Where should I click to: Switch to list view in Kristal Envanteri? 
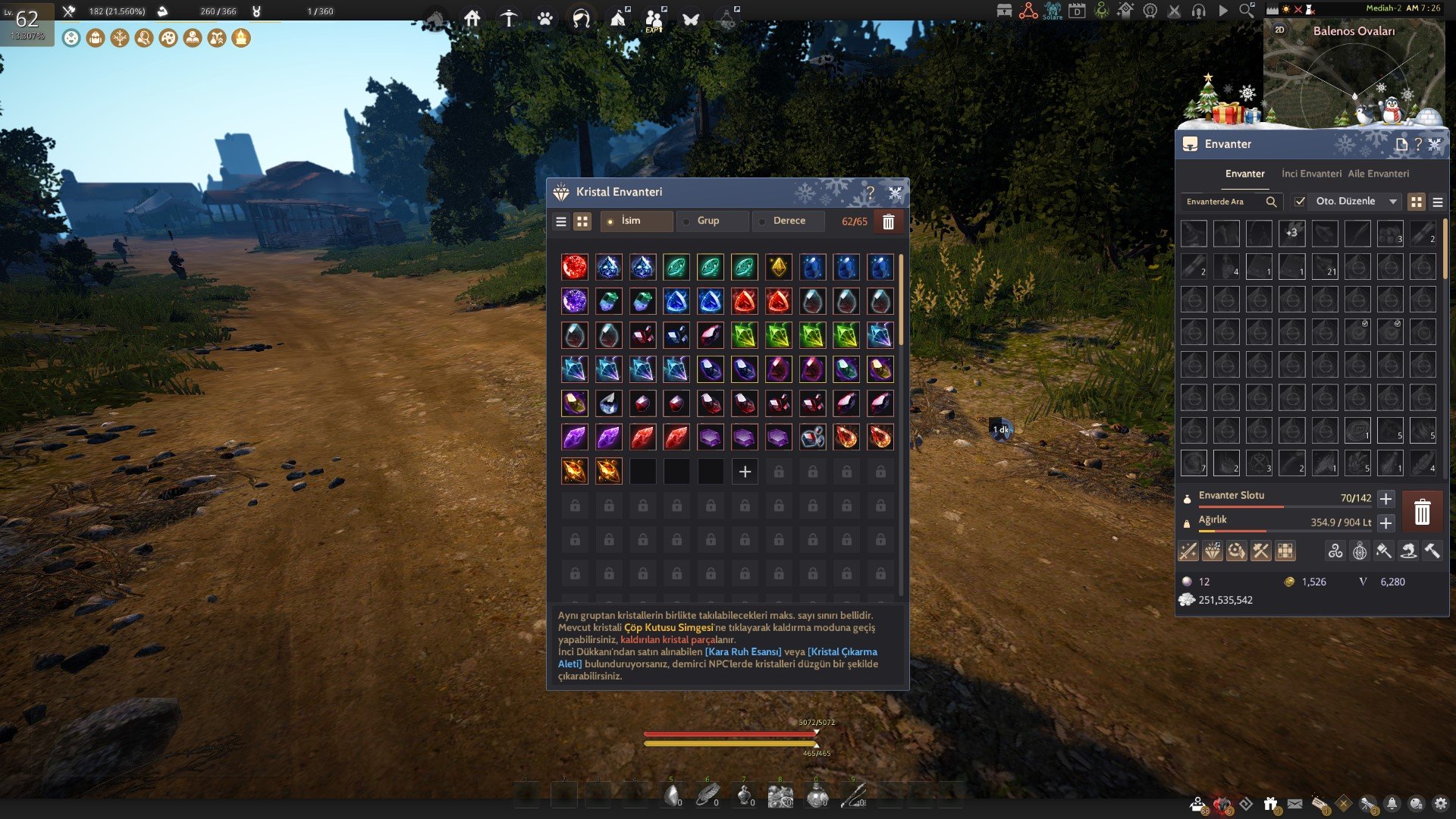(x=562, y=221)
